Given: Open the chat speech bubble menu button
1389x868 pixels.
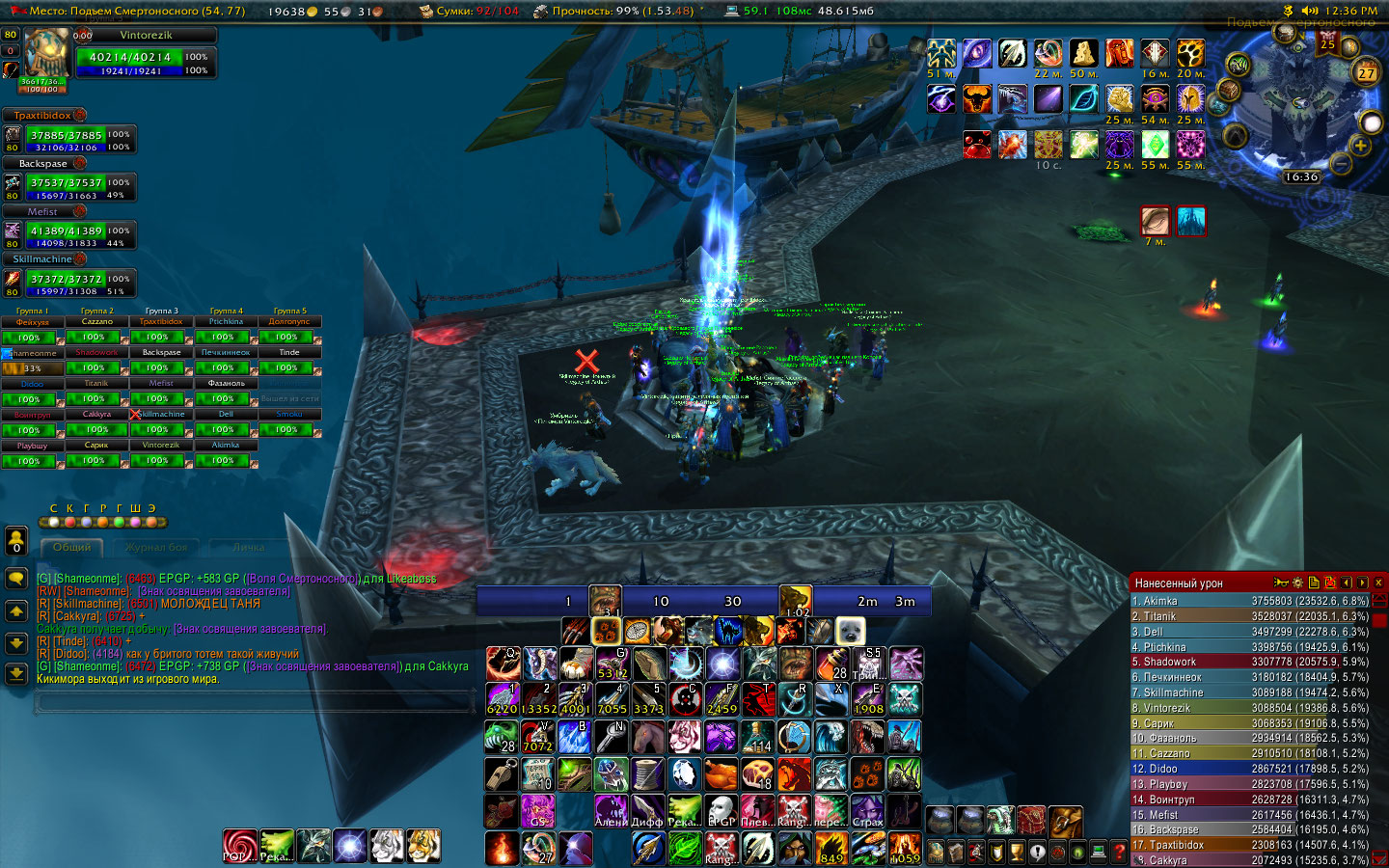Looking at the screenshot, I should (x=15, y=578).
